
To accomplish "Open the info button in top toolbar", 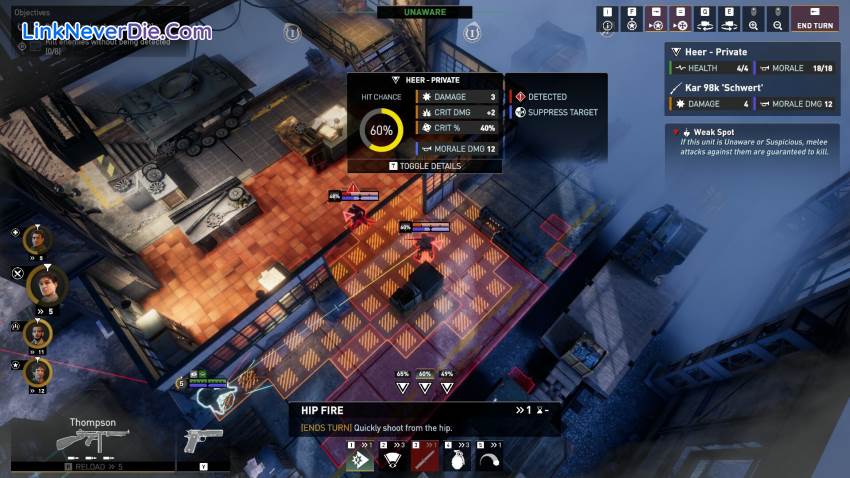I will point(607,20).
